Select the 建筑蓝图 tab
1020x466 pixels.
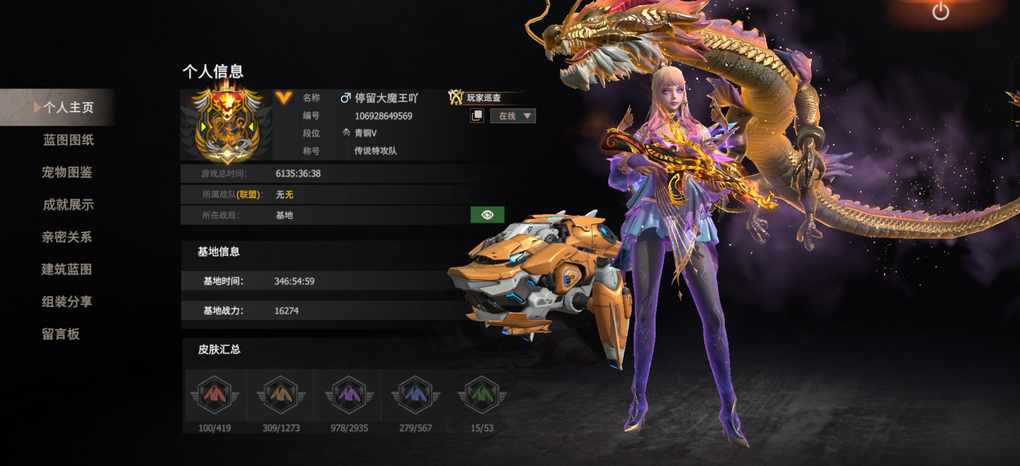click(68, 269)
